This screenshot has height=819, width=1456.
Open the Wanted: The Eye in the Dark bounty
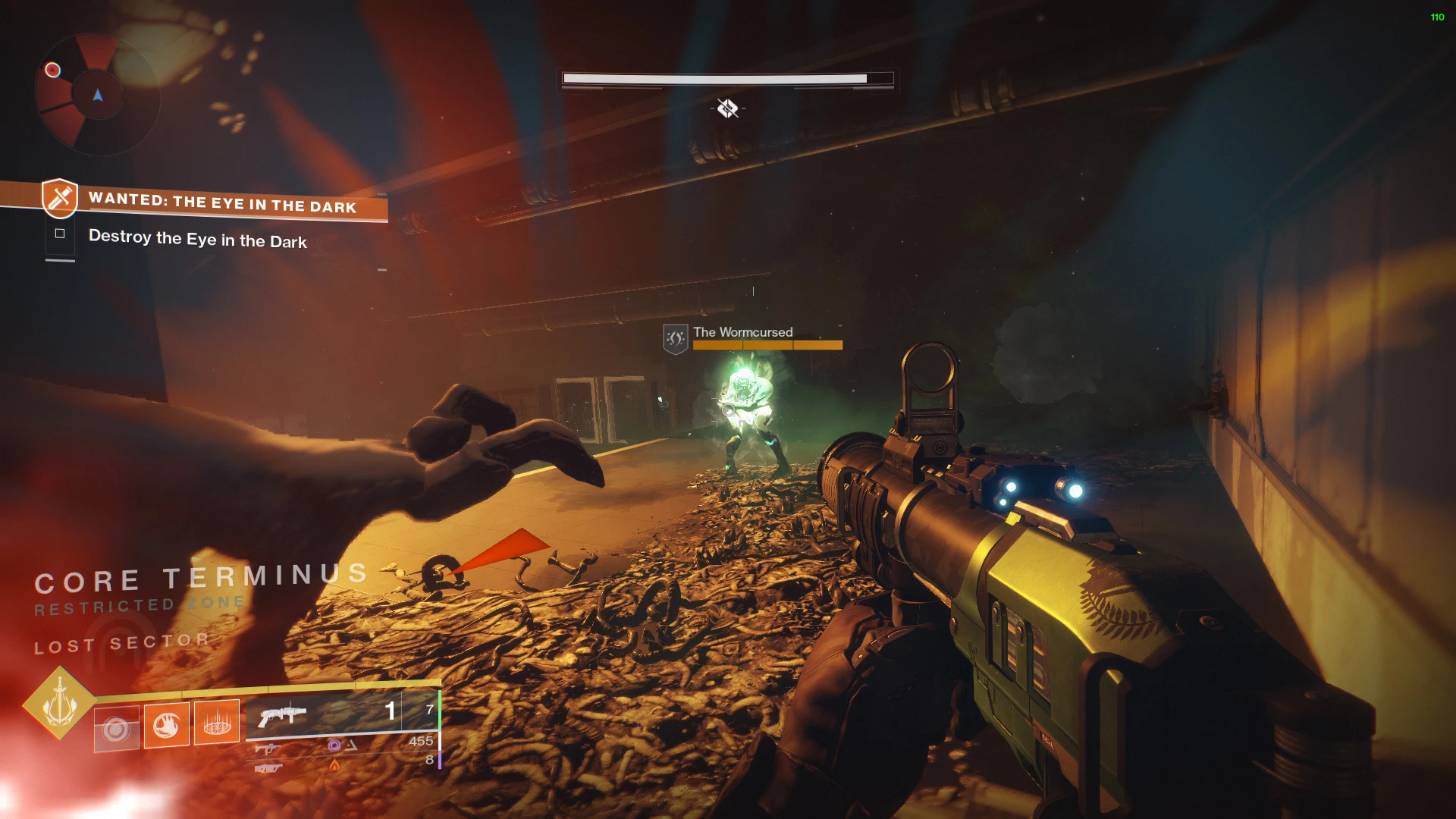[221, 202]
